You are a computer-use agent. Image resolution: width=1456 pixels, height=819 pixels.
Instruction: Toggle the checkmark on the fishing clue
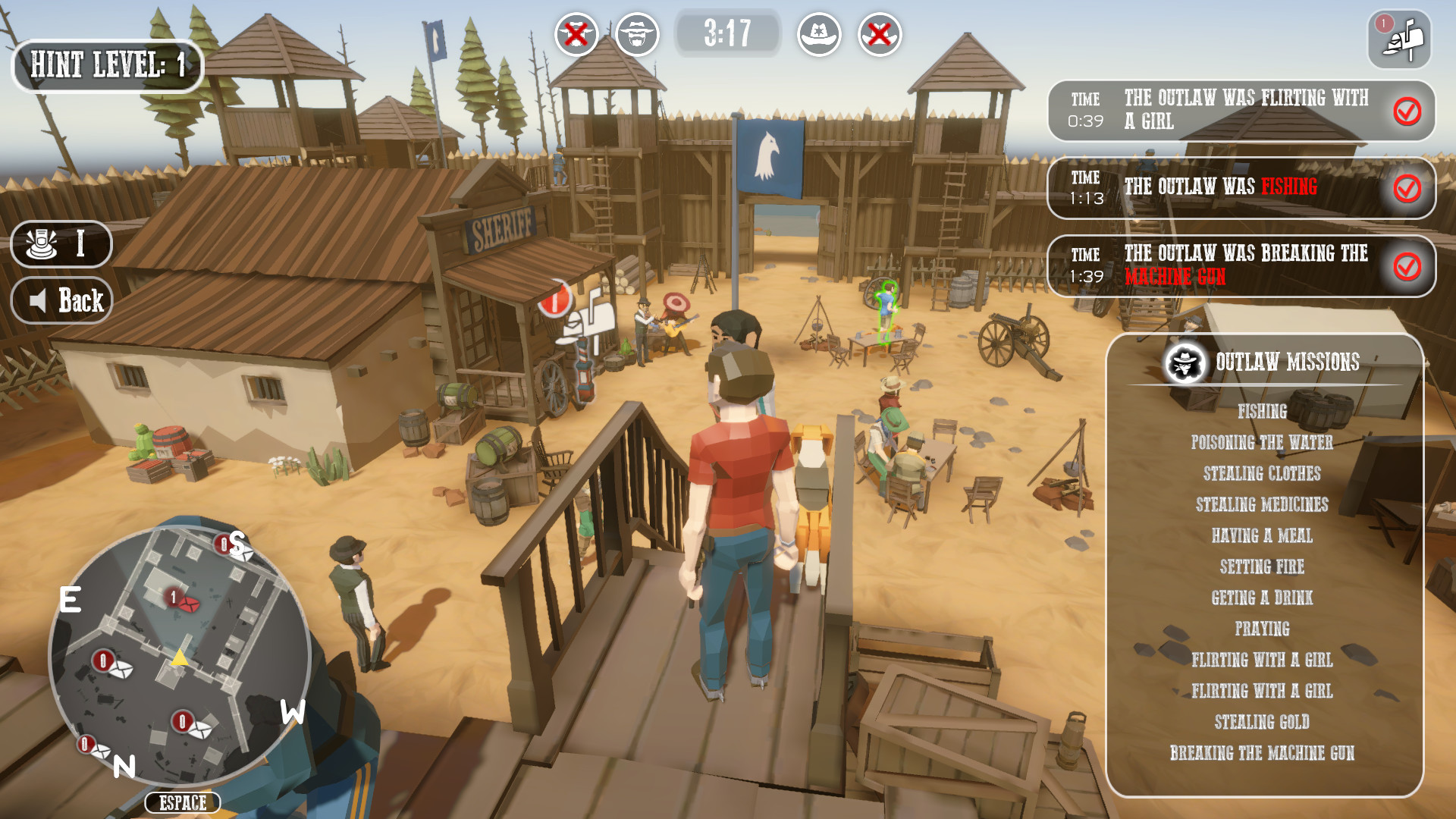(x=1407, y=190)
